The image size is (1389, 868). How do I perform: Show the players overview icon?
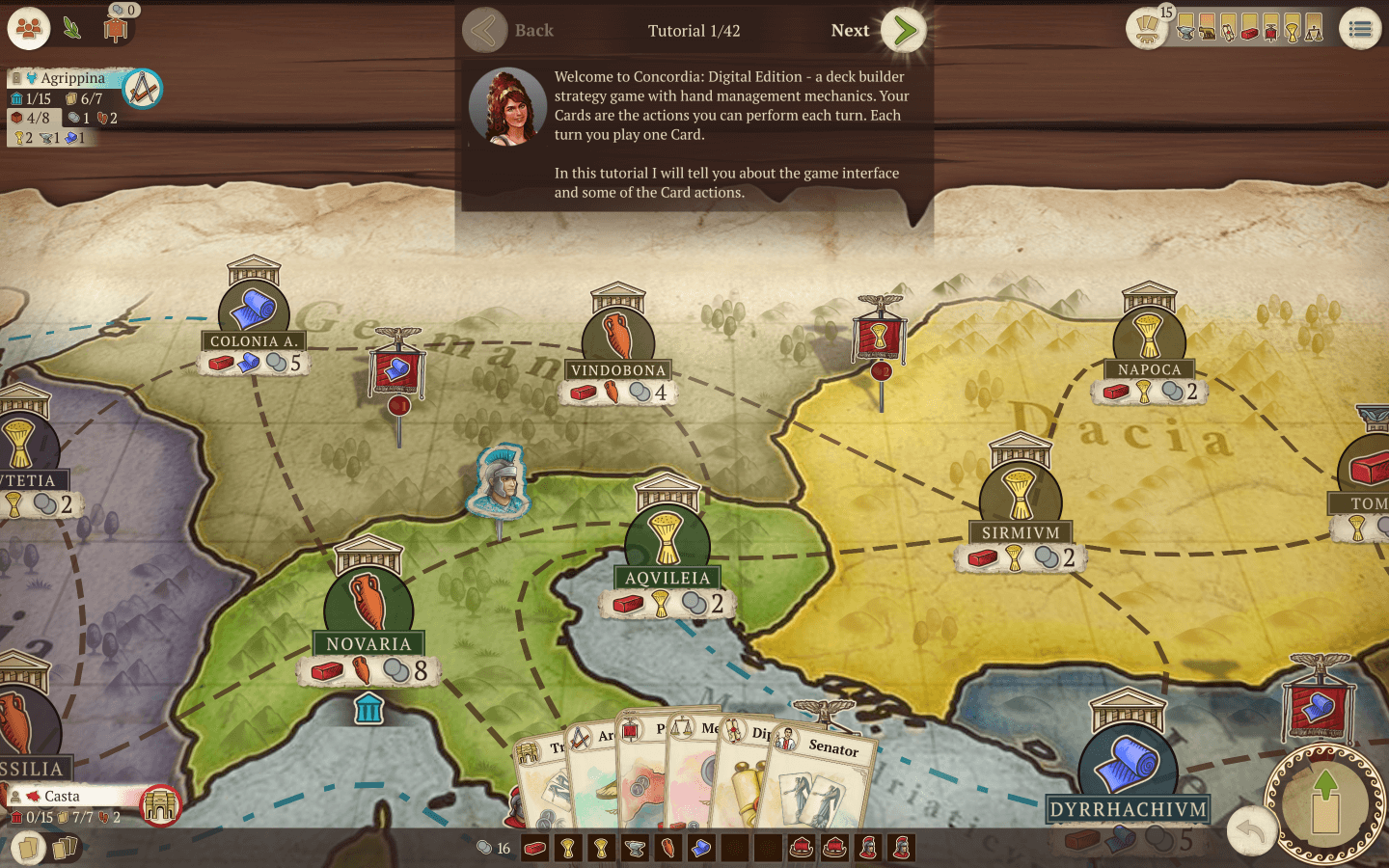click(x=29, y=29)
